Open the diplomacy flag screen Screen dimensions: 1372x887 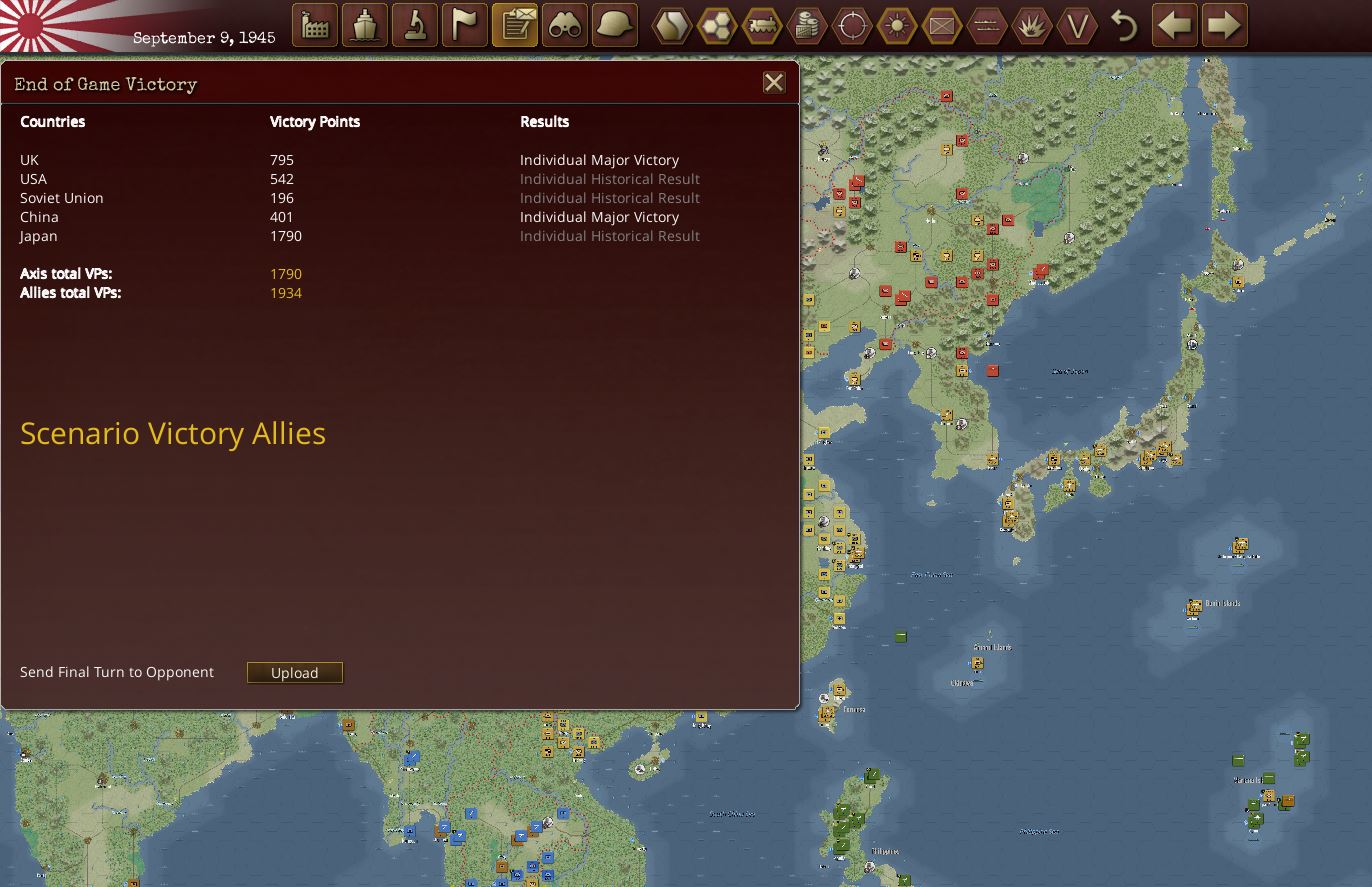(464, 25)
